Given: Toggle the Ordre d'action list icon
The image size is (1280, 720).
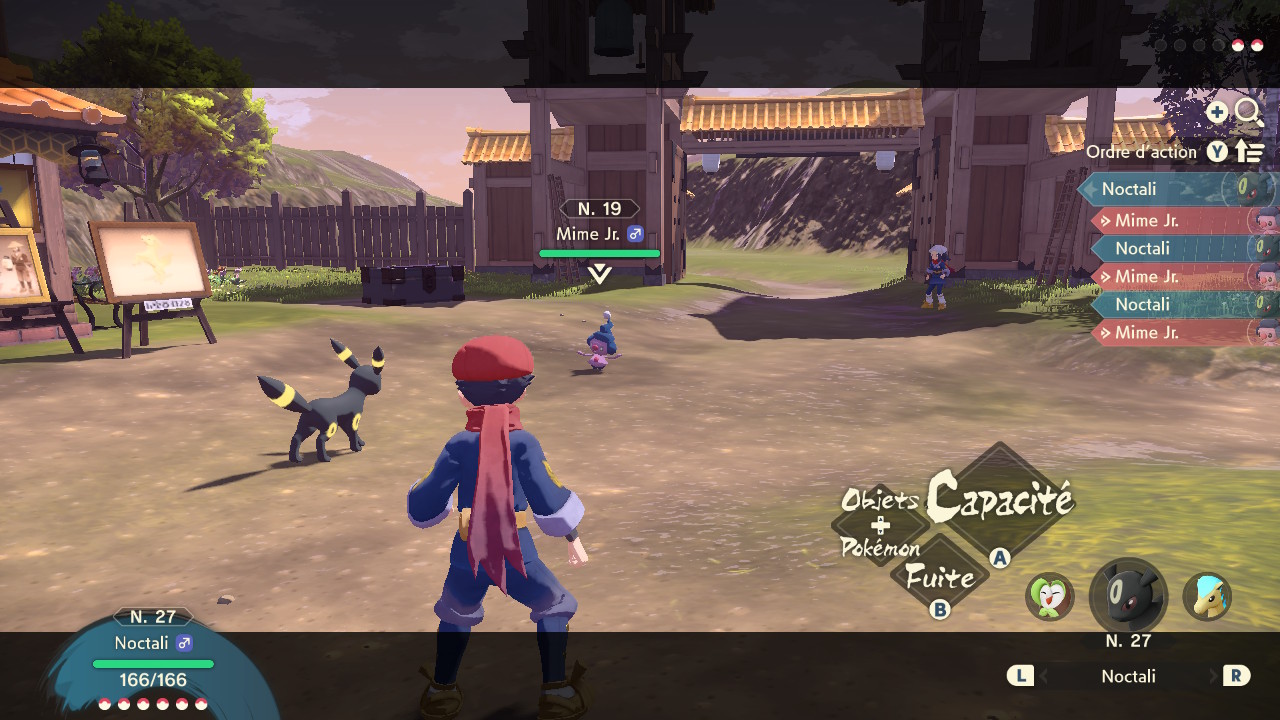Looking at the screenshot, I should 1250,152.
